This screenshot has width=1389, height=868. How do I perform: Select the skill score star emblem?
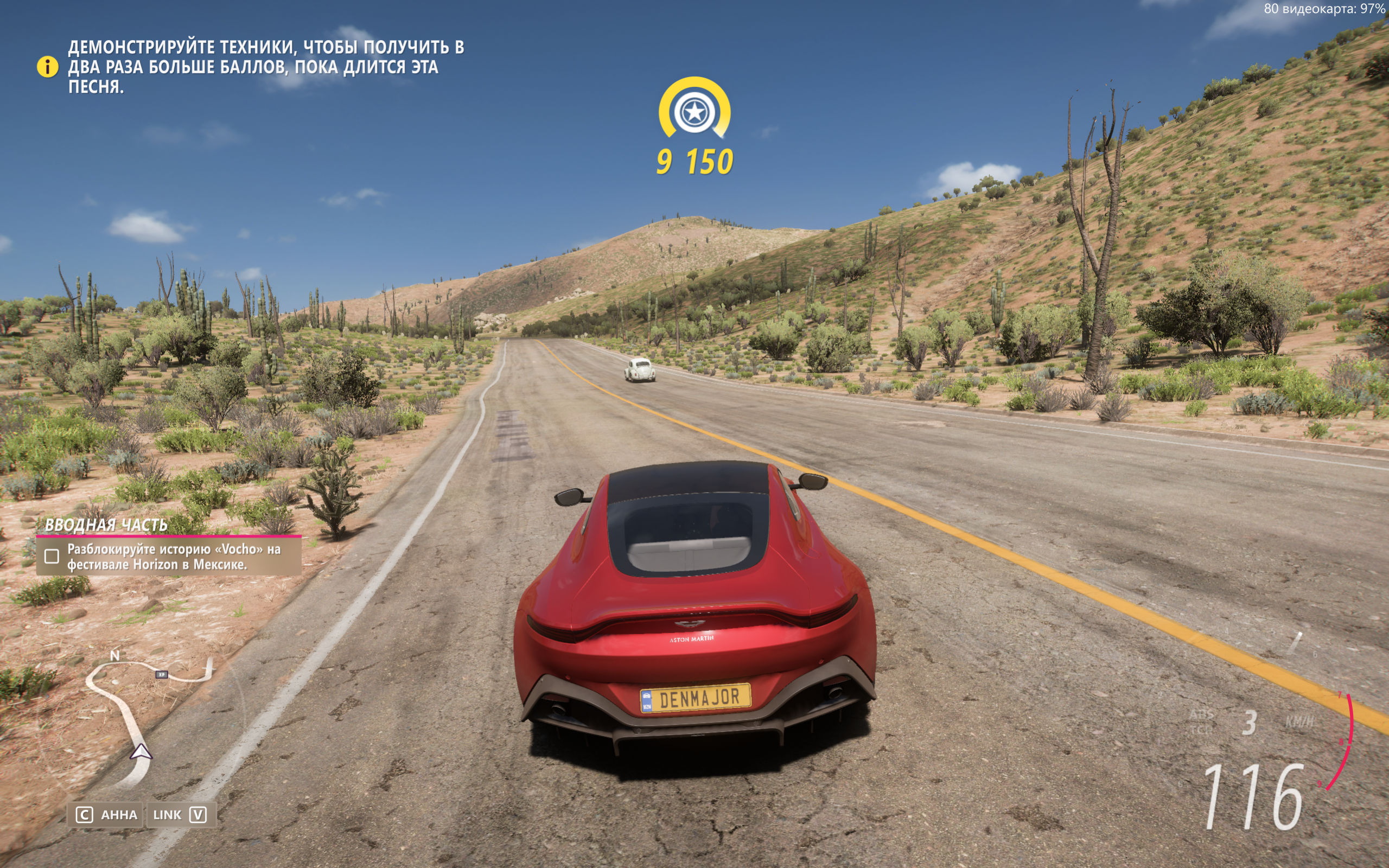tap(694, 111)
